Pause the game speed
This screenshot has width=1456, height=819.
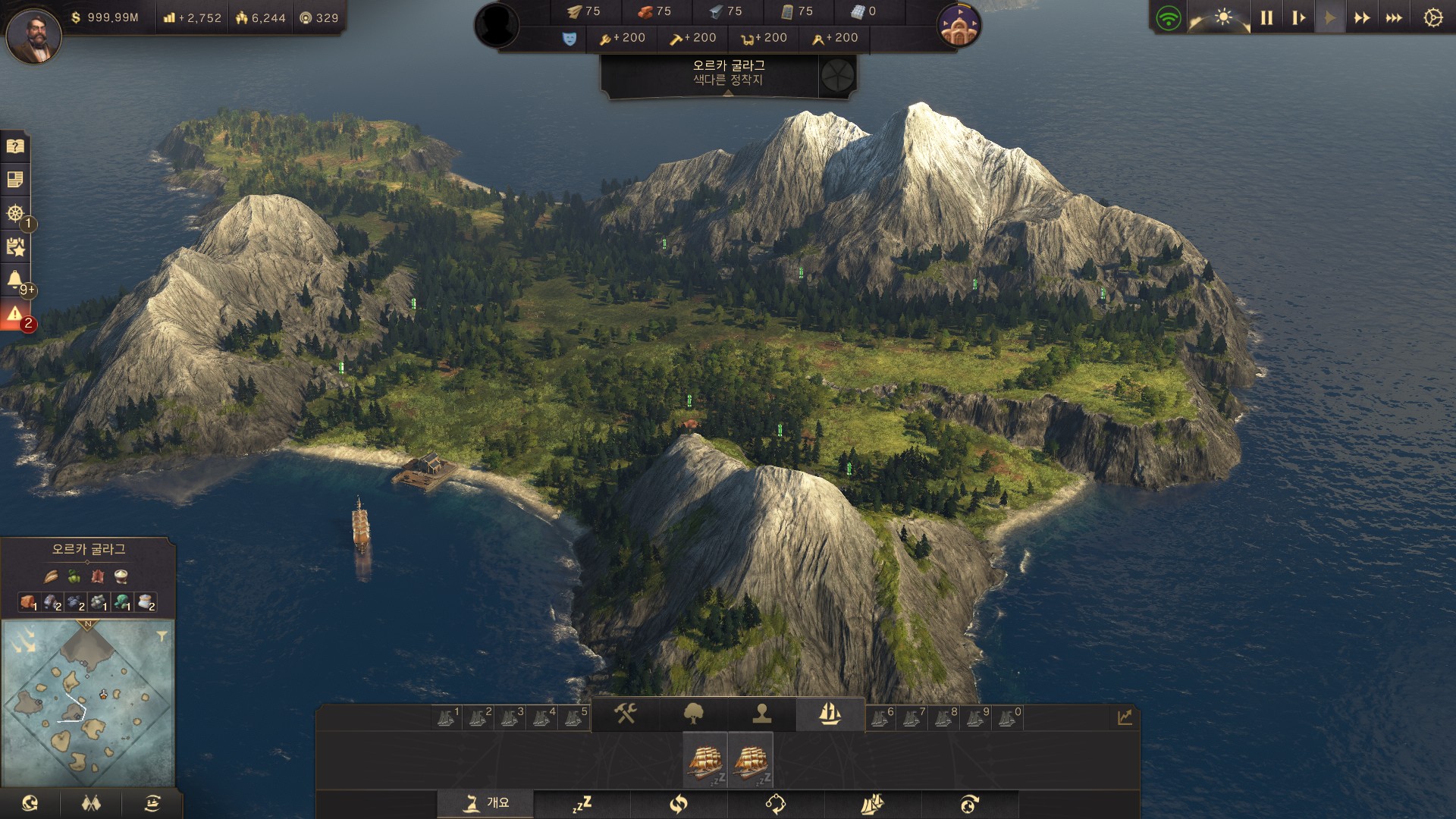(1266, 17)
